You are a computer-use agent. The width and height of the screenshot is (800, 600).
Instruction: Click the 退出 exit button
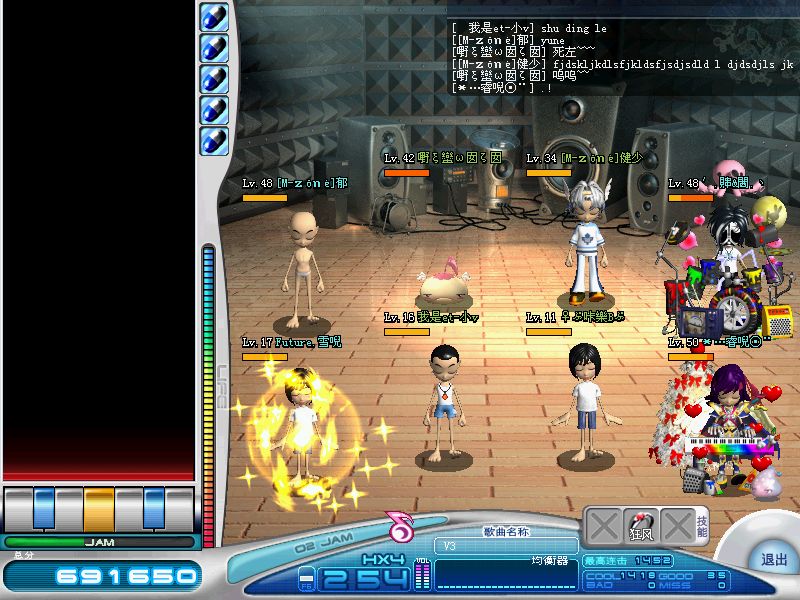773,560
